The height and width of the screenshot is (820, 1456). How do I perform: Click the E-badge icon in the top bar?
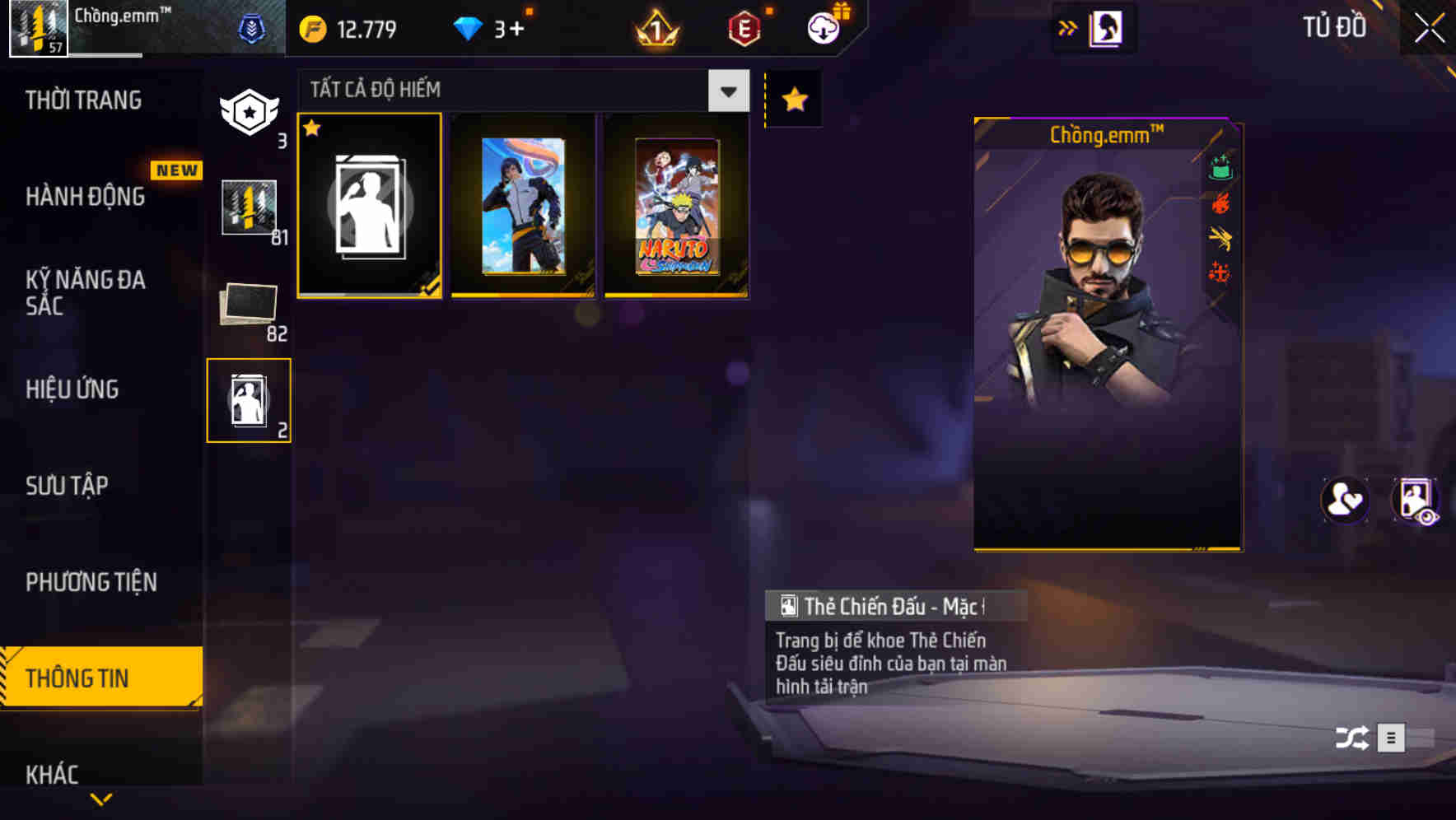click(742, 27)
